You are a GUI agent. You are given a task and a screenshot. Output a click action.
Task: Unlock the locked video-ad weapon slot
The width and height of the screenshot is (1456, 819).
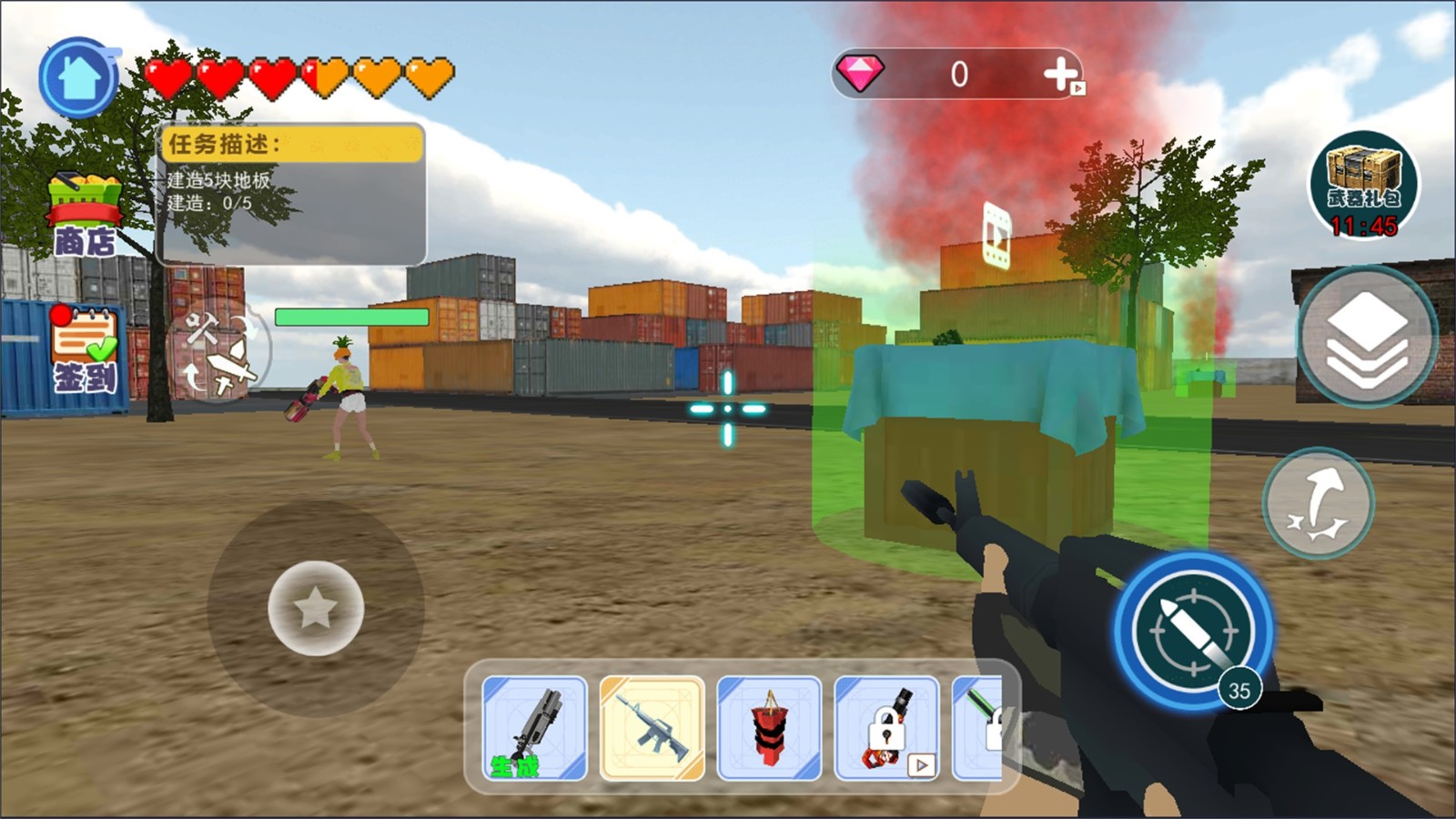click(886, 728)
